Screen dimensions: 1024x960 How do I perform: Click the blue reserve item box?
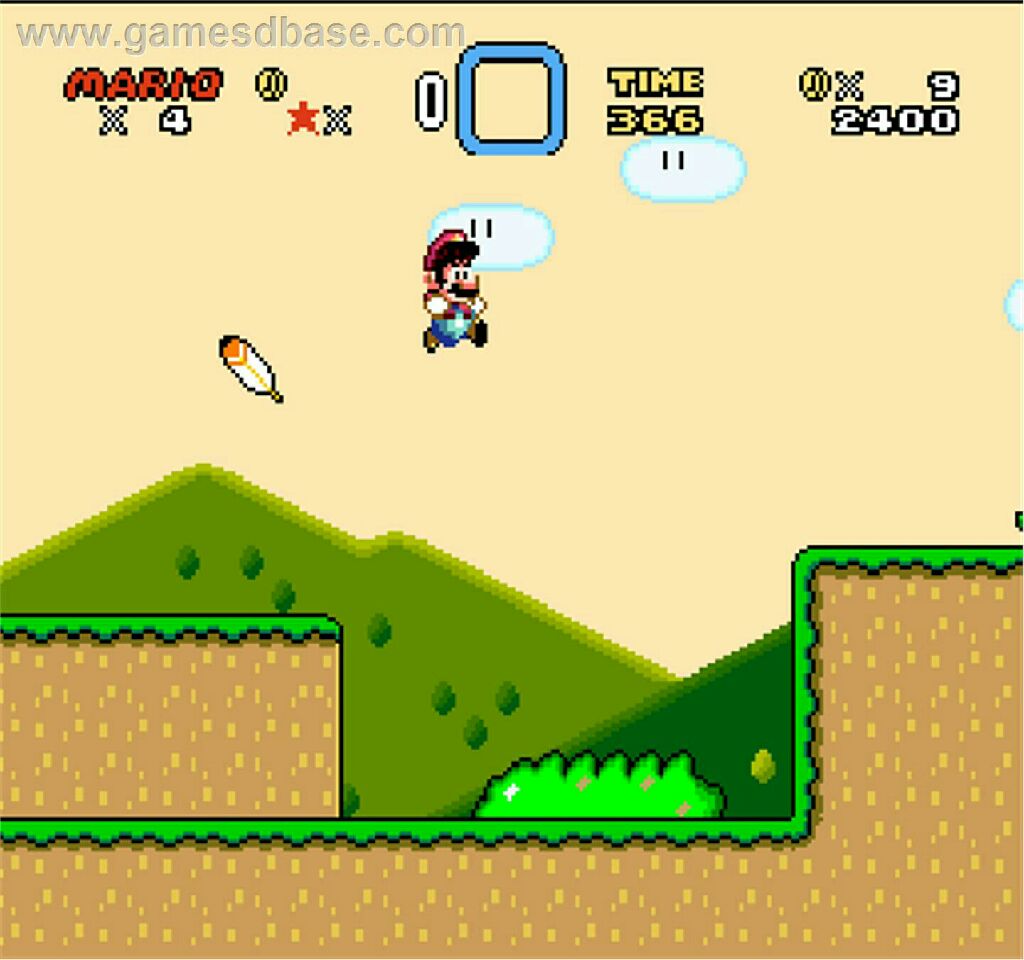(511, 98)
